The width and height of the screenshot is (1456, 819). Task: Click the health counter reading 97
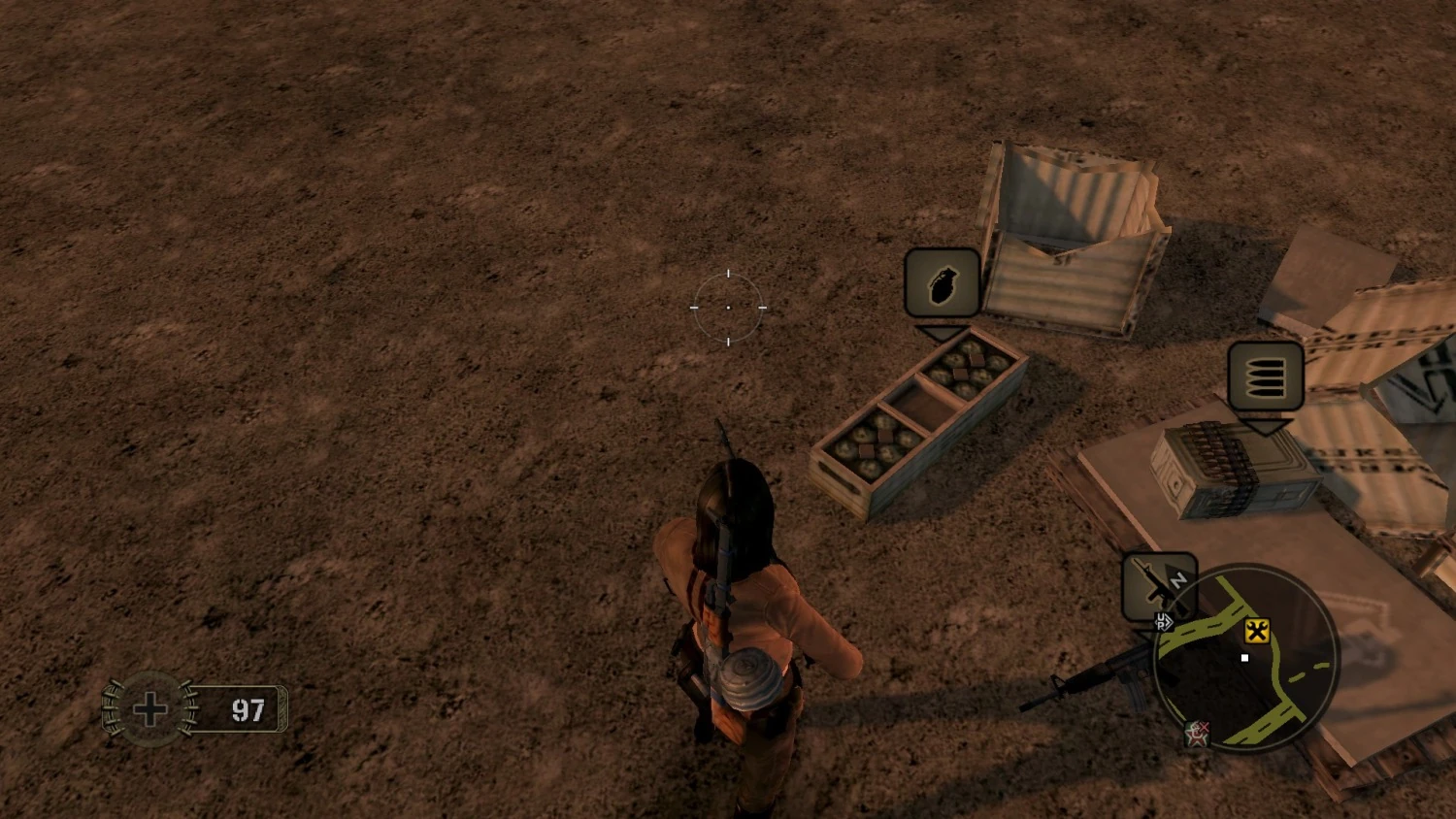point(248,710)
